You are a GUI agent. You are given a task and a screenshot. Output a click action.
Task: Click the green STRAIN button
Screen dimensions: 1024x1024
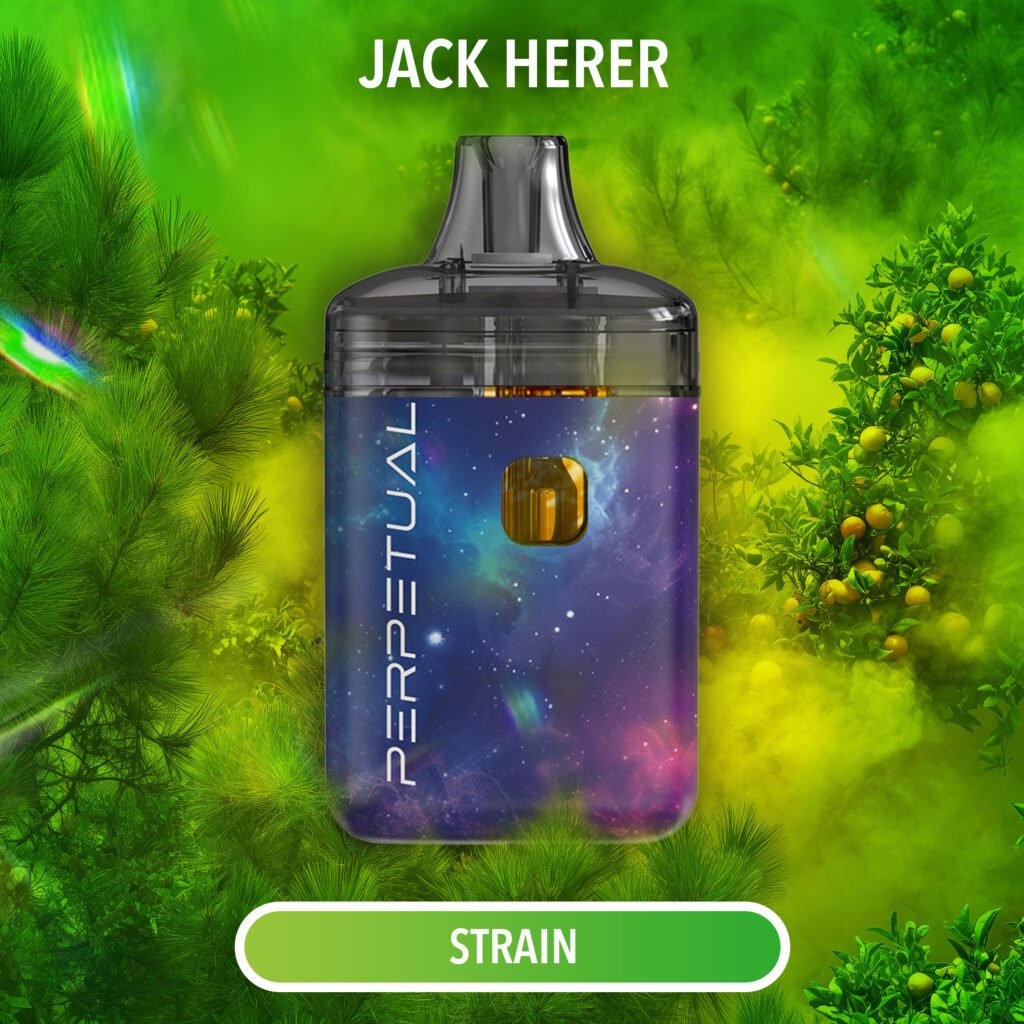[512, 946]
